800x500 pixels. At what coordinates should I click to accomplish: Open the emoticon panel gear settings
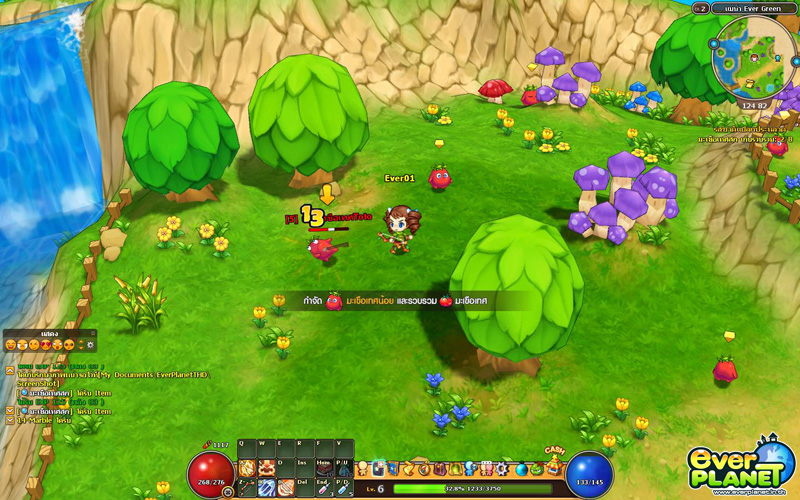[90, 345]
